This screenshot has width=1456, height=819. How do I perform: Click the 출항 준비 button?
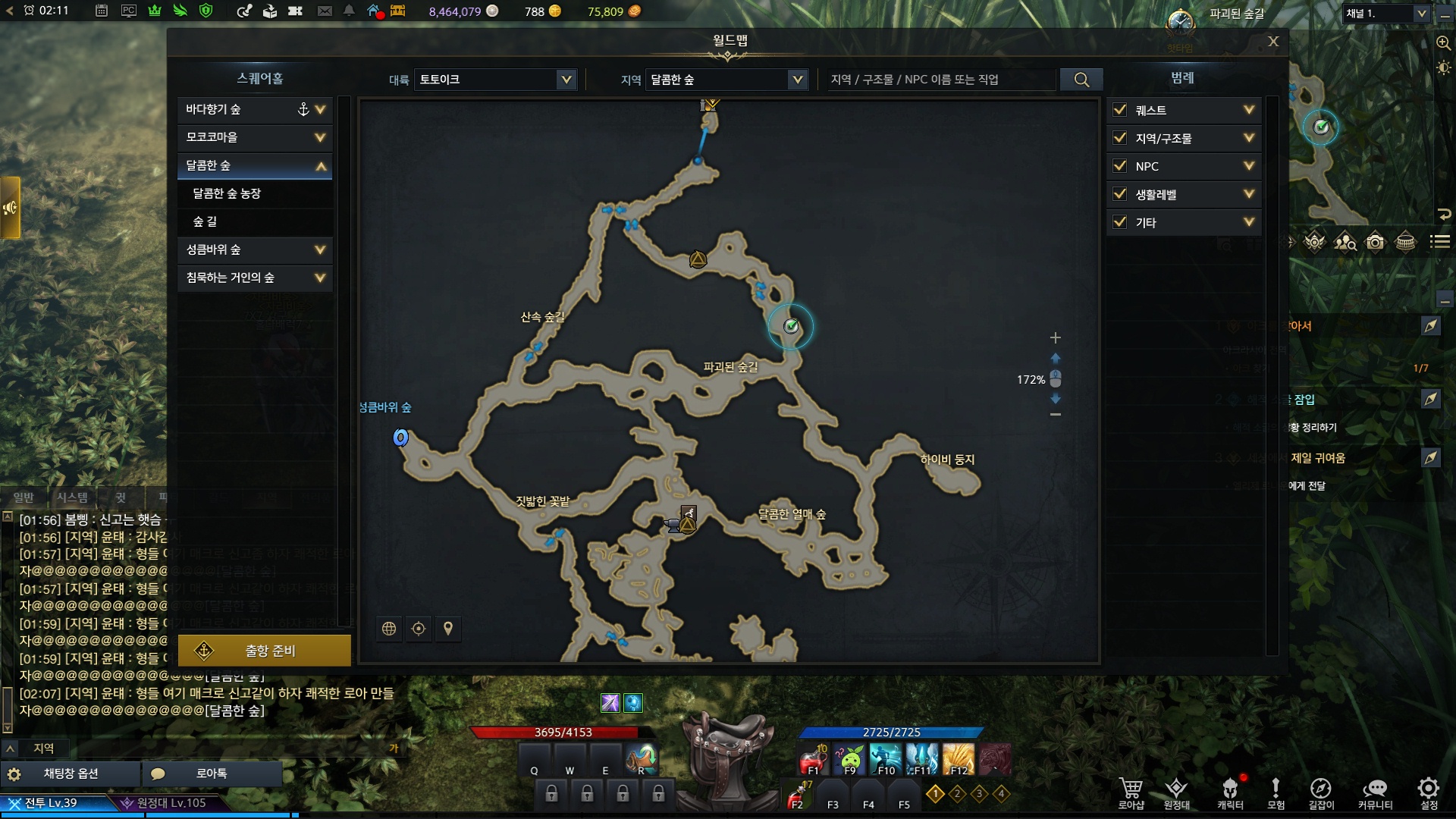[264, 651]
